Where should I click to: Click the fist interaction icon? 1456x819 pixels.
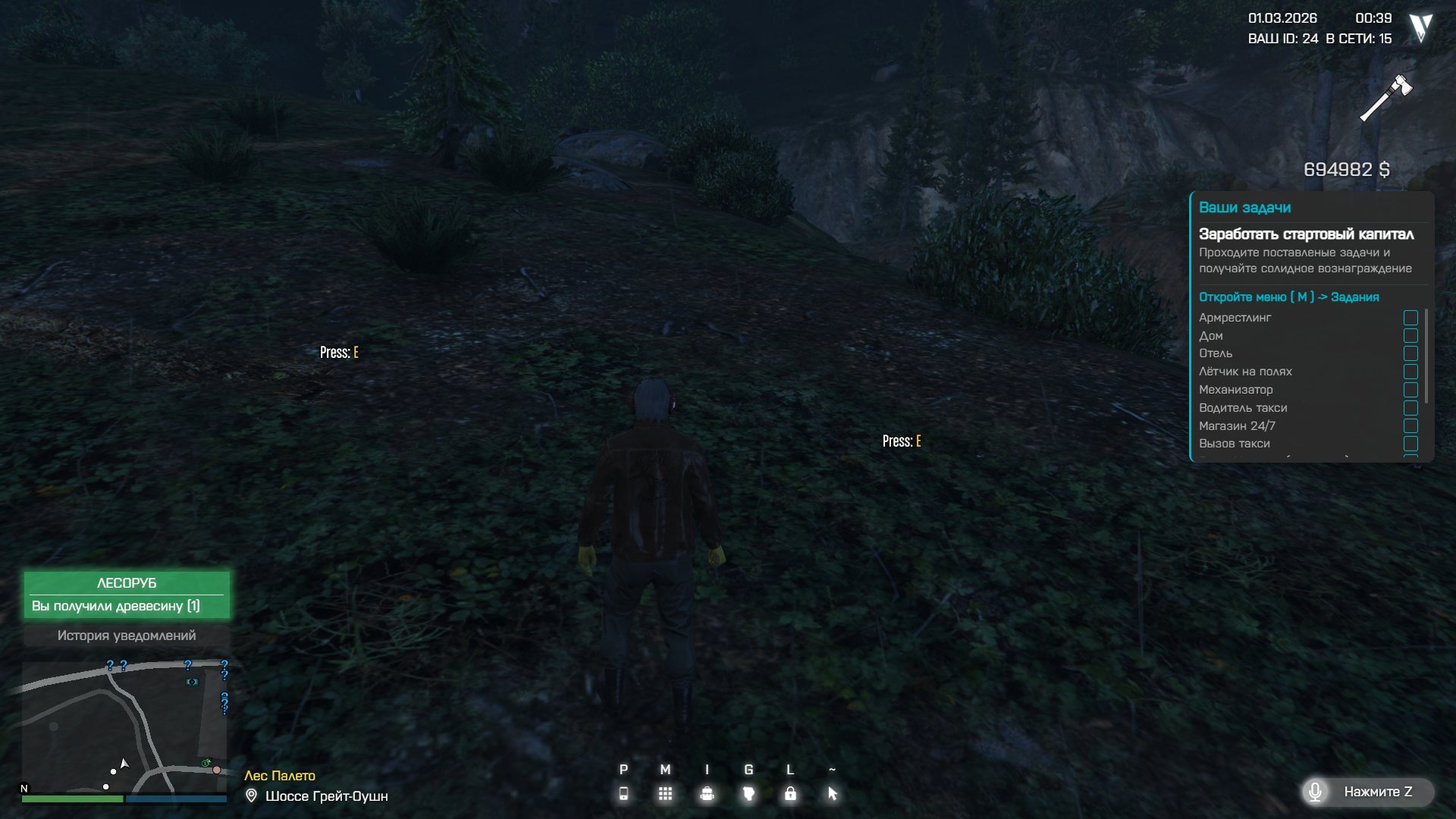[x=748, y=793]
